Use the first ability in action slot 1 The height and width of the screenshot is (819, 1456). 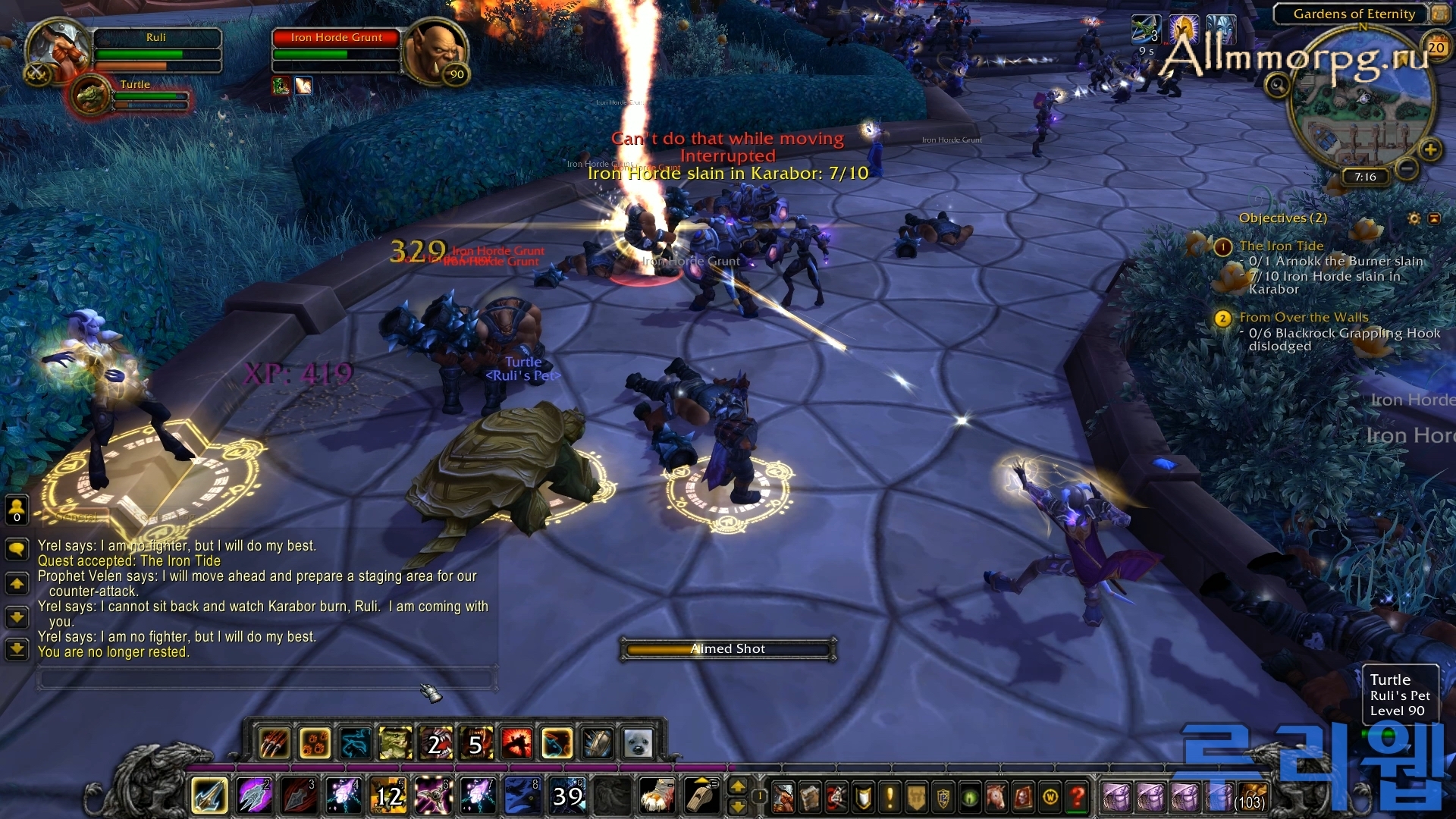(209, 795)
